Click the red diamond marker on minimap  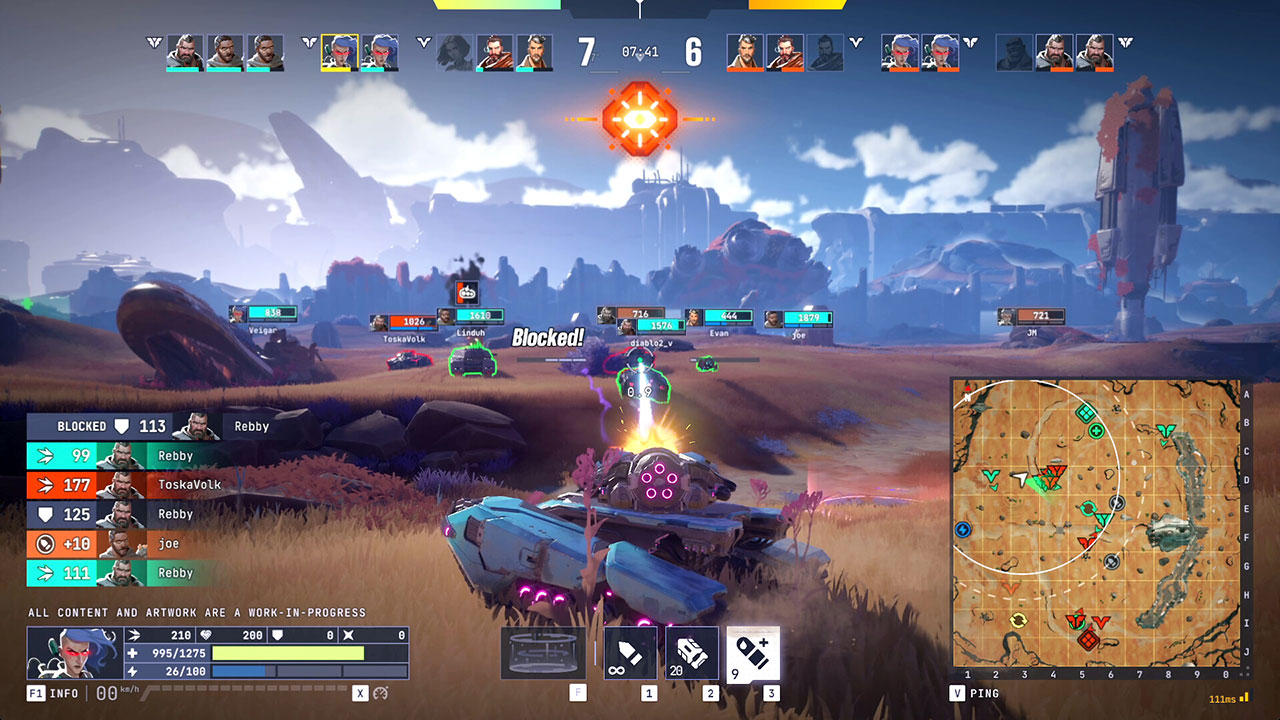point(1089,640)
